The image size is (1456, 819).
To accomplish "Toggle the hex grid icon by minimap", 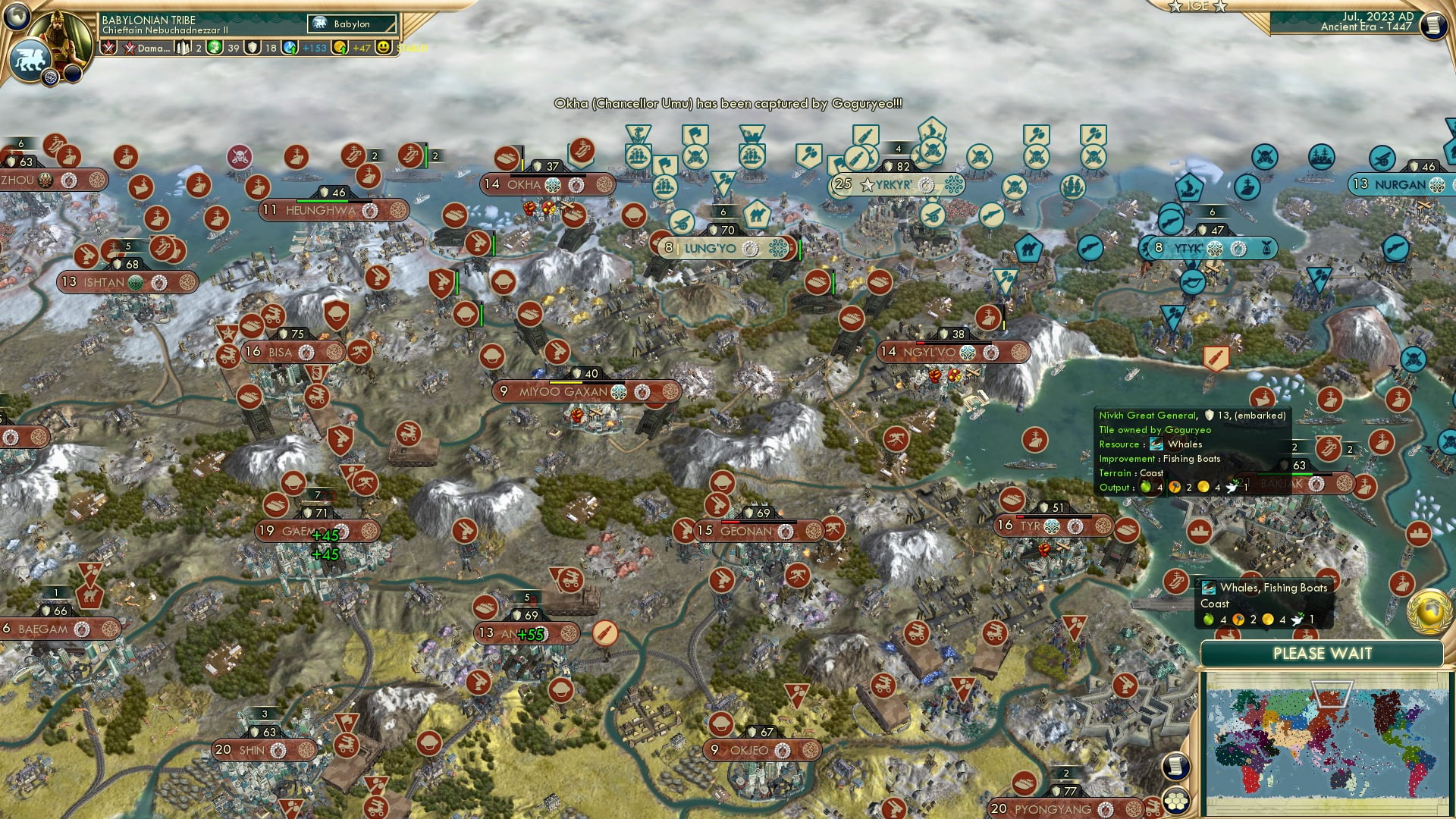I will [1176, 801].
